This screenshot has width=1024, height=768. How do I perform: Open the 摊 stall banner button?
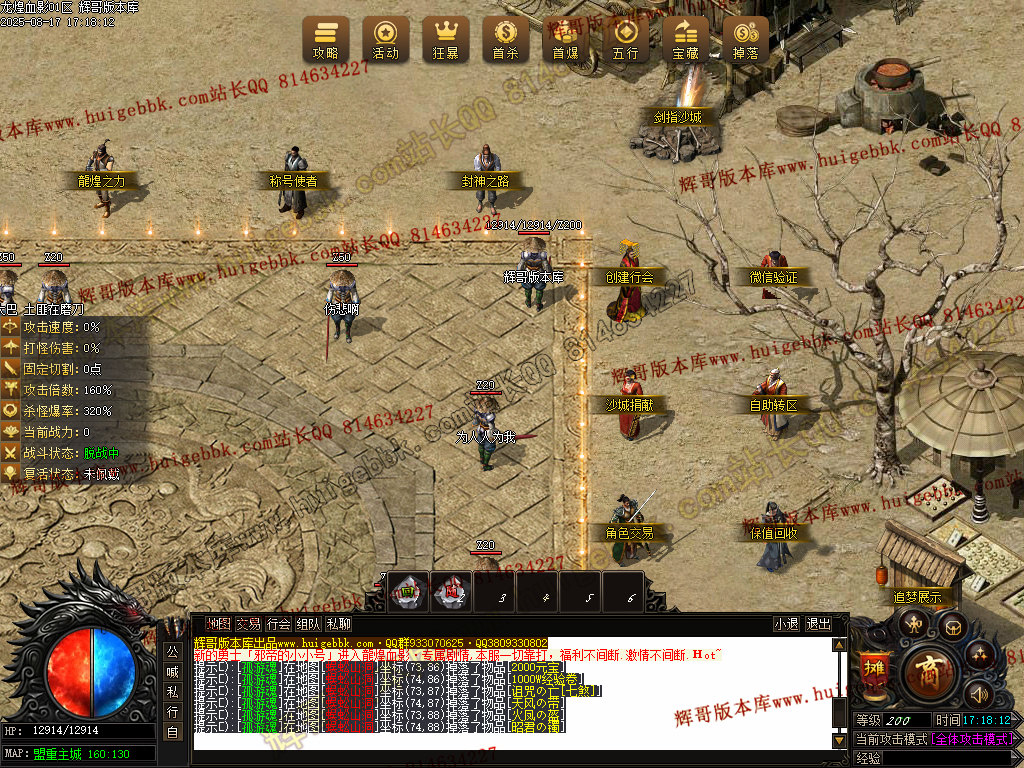[874, 668]
